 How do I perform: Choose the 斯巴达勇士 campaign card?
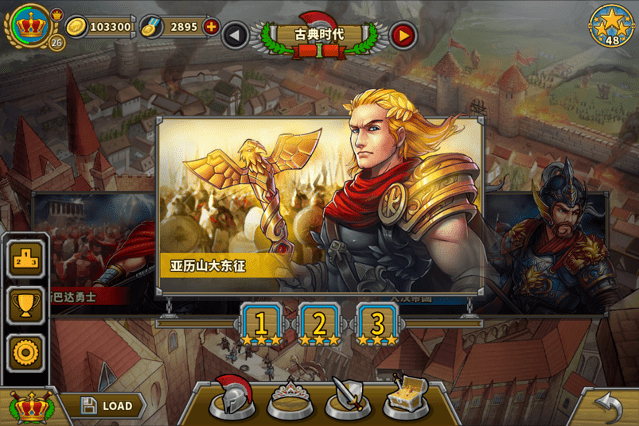point(90,250)
